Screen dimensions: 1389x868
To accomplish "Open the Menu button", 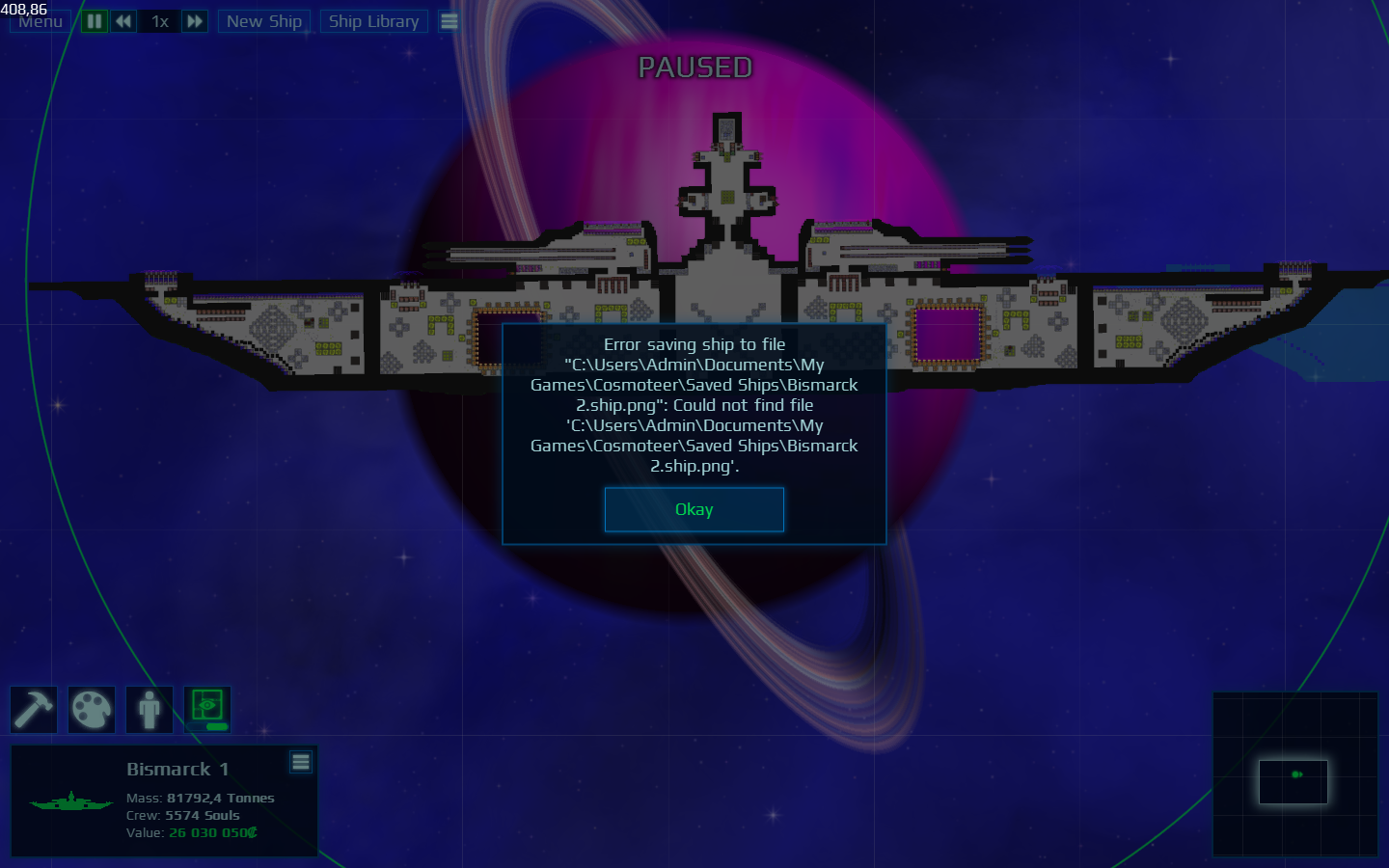I will click(x=41, y=21).
